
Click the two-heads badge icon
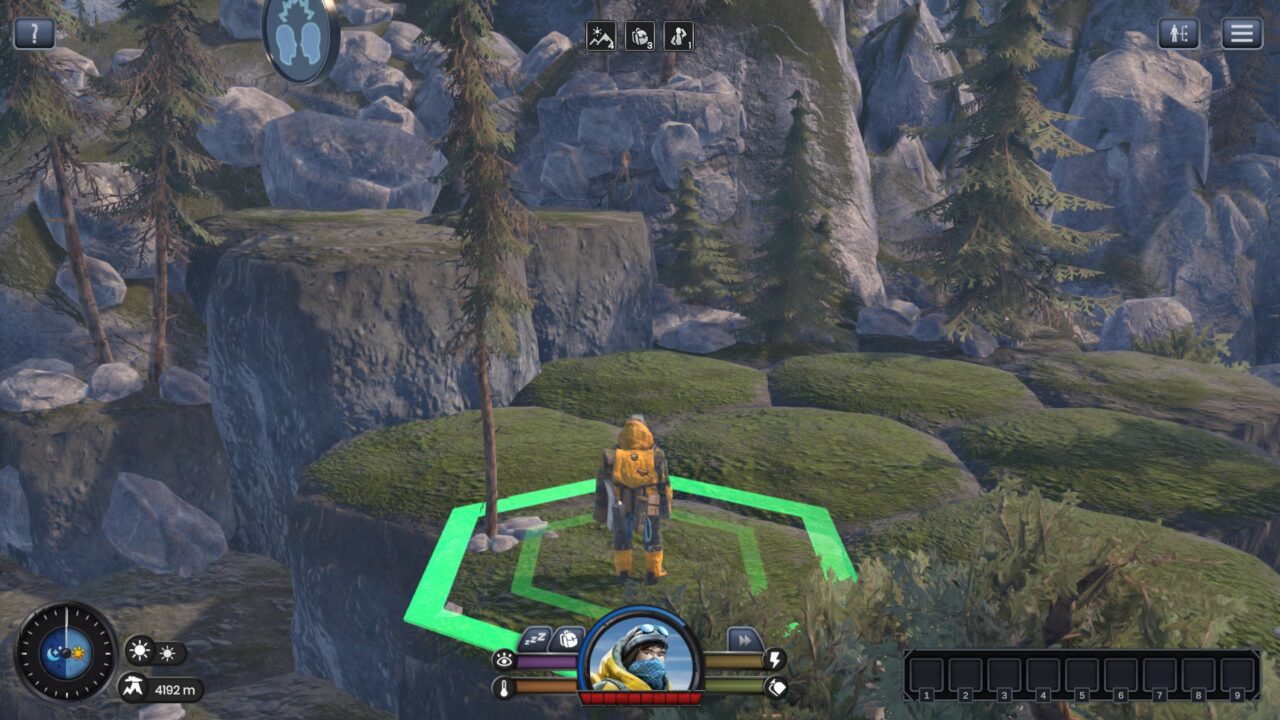pos(299,37)
